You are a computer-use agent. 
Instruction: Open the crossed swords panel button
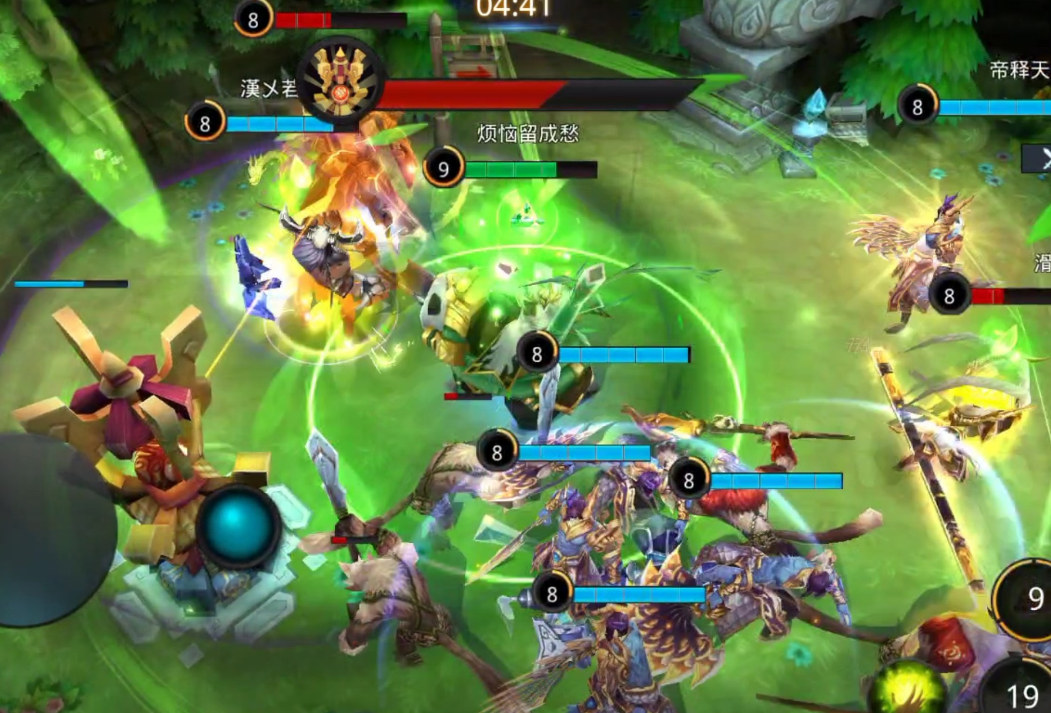pos(1038,158)
